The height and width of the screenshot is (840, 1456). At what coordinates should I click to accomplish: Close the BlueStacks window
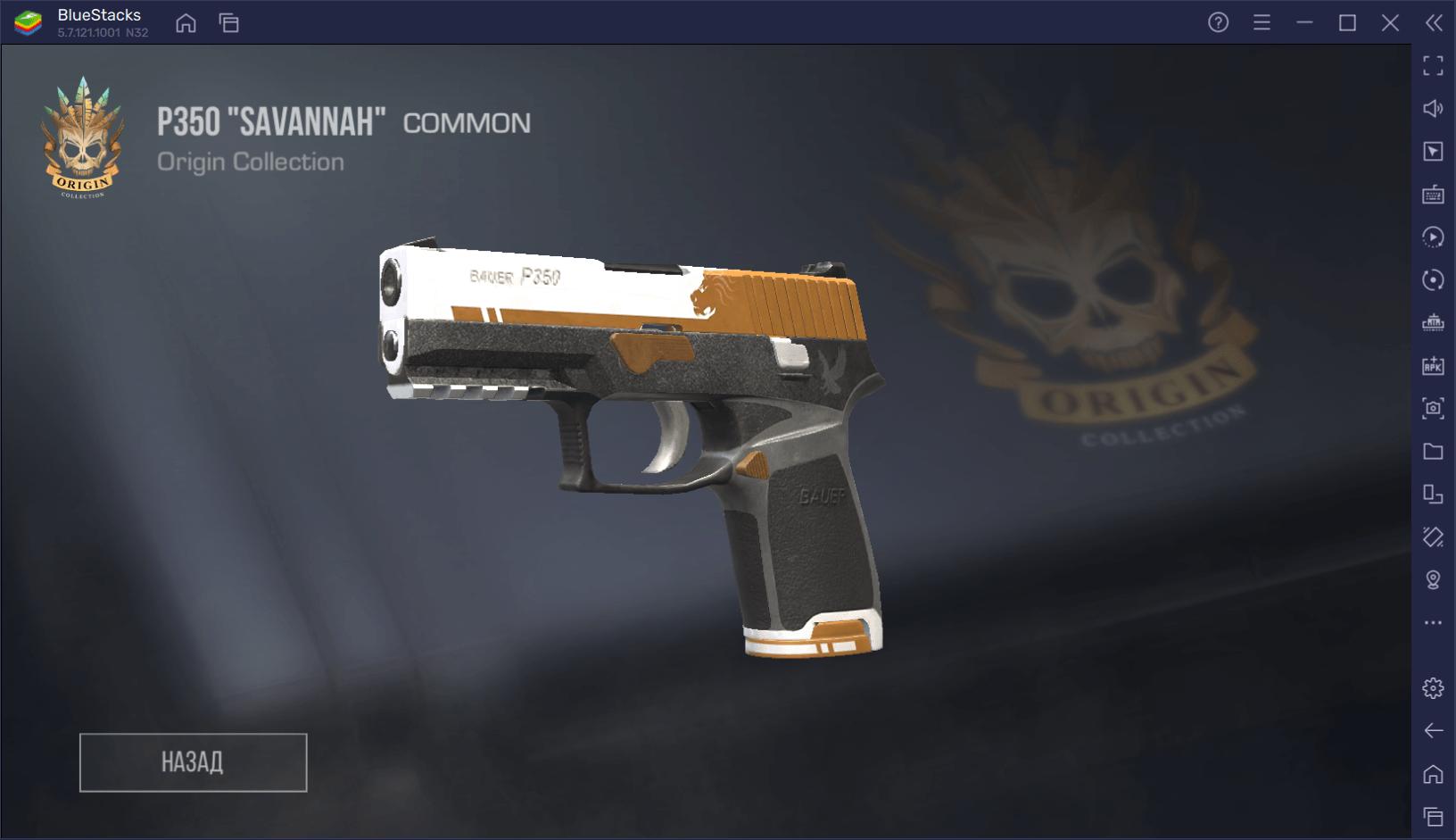pyautogui.click(x=1390, y=23)
